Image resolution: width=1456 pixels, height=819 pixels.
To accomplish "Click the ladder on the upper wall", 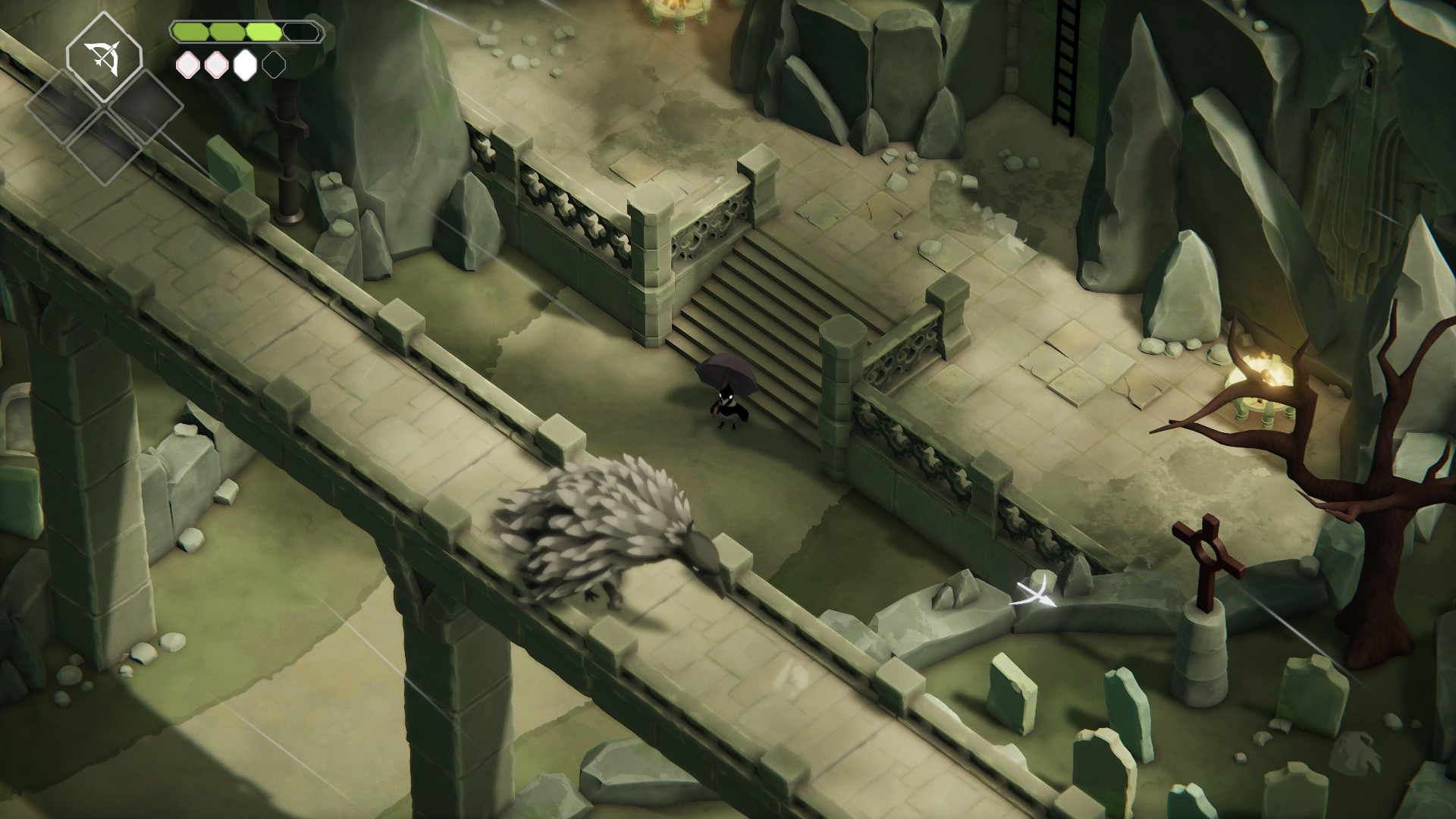I will pyautogui.click(x=1065, y=64).
